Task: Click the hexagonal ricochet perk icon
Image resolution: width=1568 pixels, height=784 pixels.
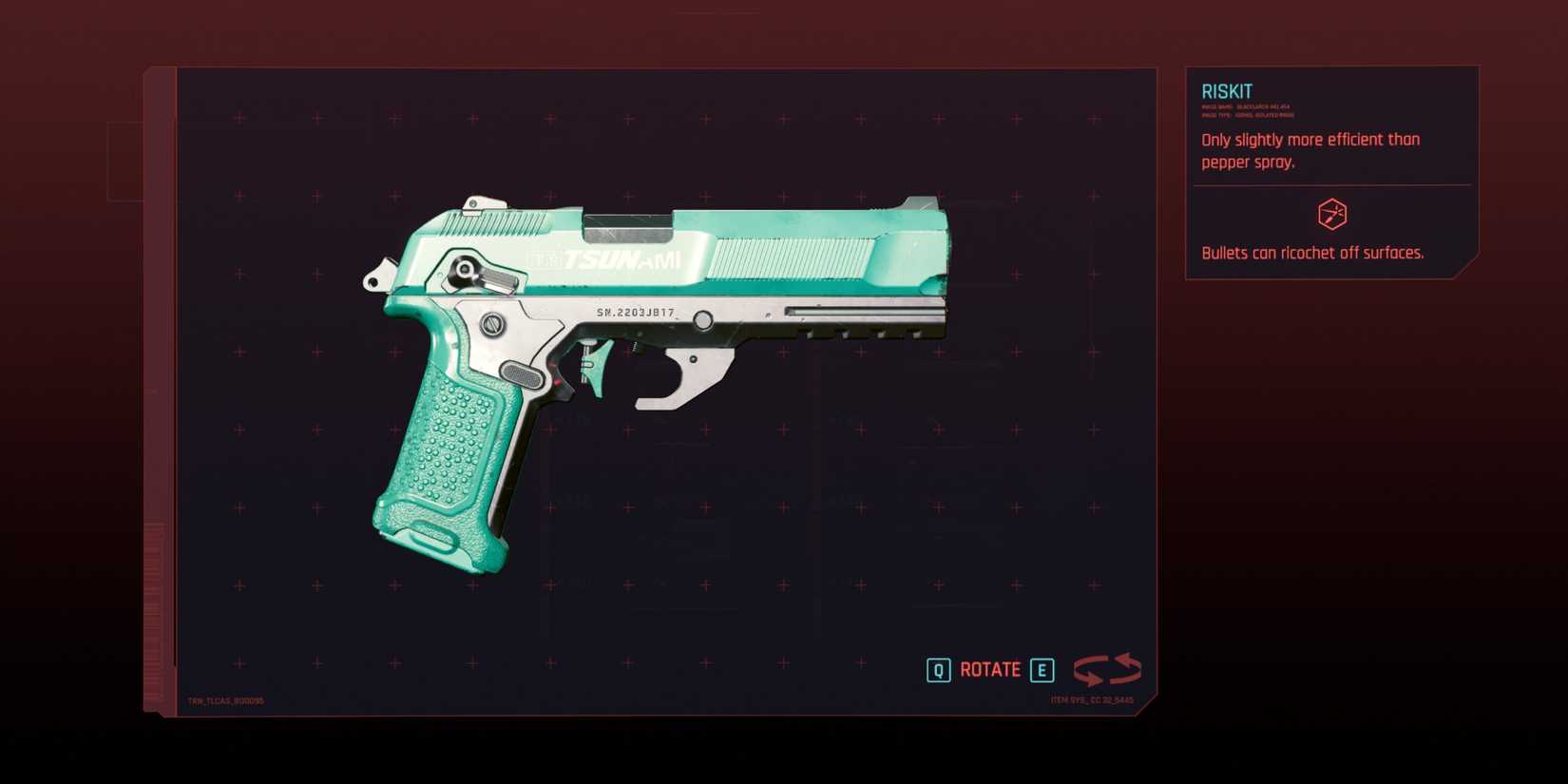Action: tap(1333, 215)
